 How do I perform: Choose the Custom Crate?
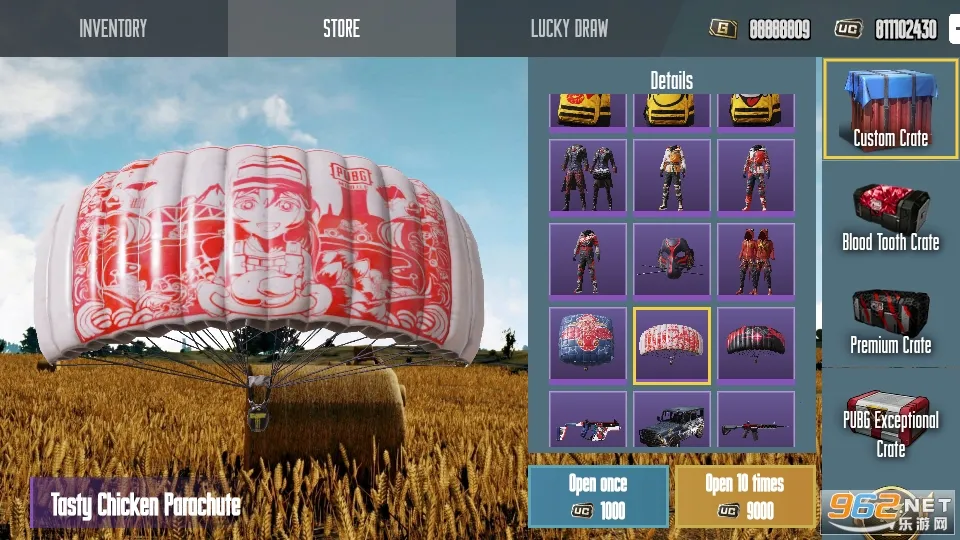(x=890, y=109)
